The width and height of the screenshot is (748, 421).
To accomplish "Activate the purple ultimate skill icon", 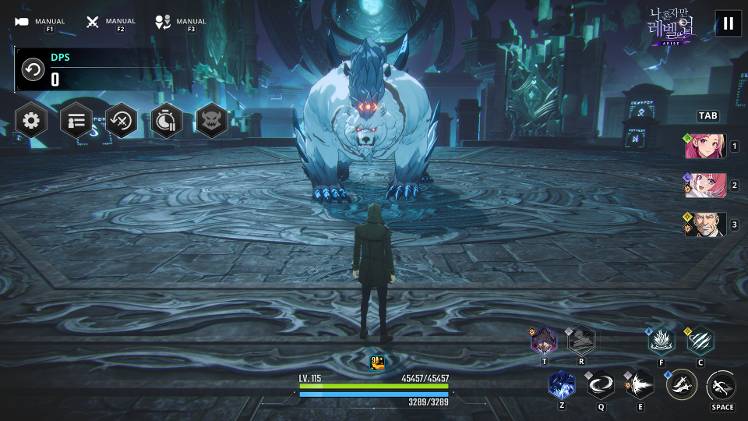I will click(544, 340).
